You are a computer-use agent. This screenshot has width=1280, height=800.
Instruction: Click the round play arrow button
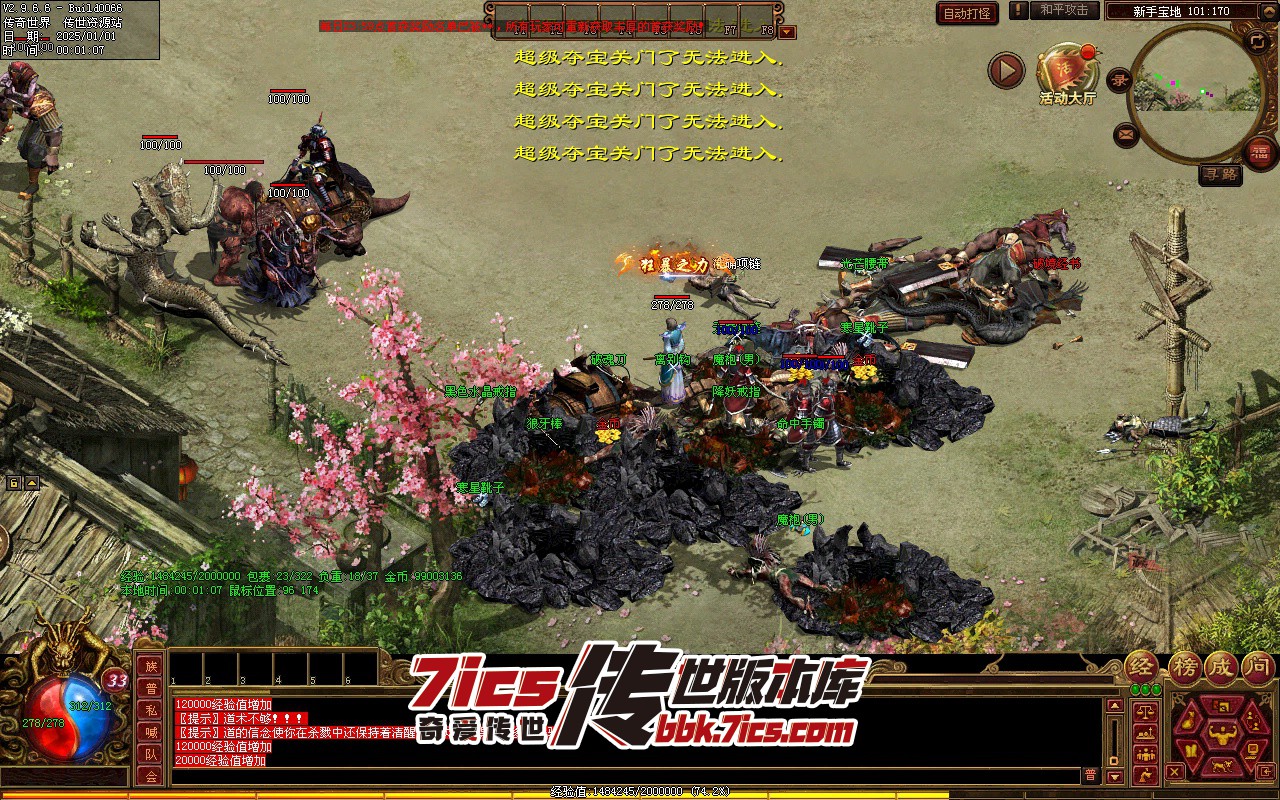click(x=1006, y=71)
